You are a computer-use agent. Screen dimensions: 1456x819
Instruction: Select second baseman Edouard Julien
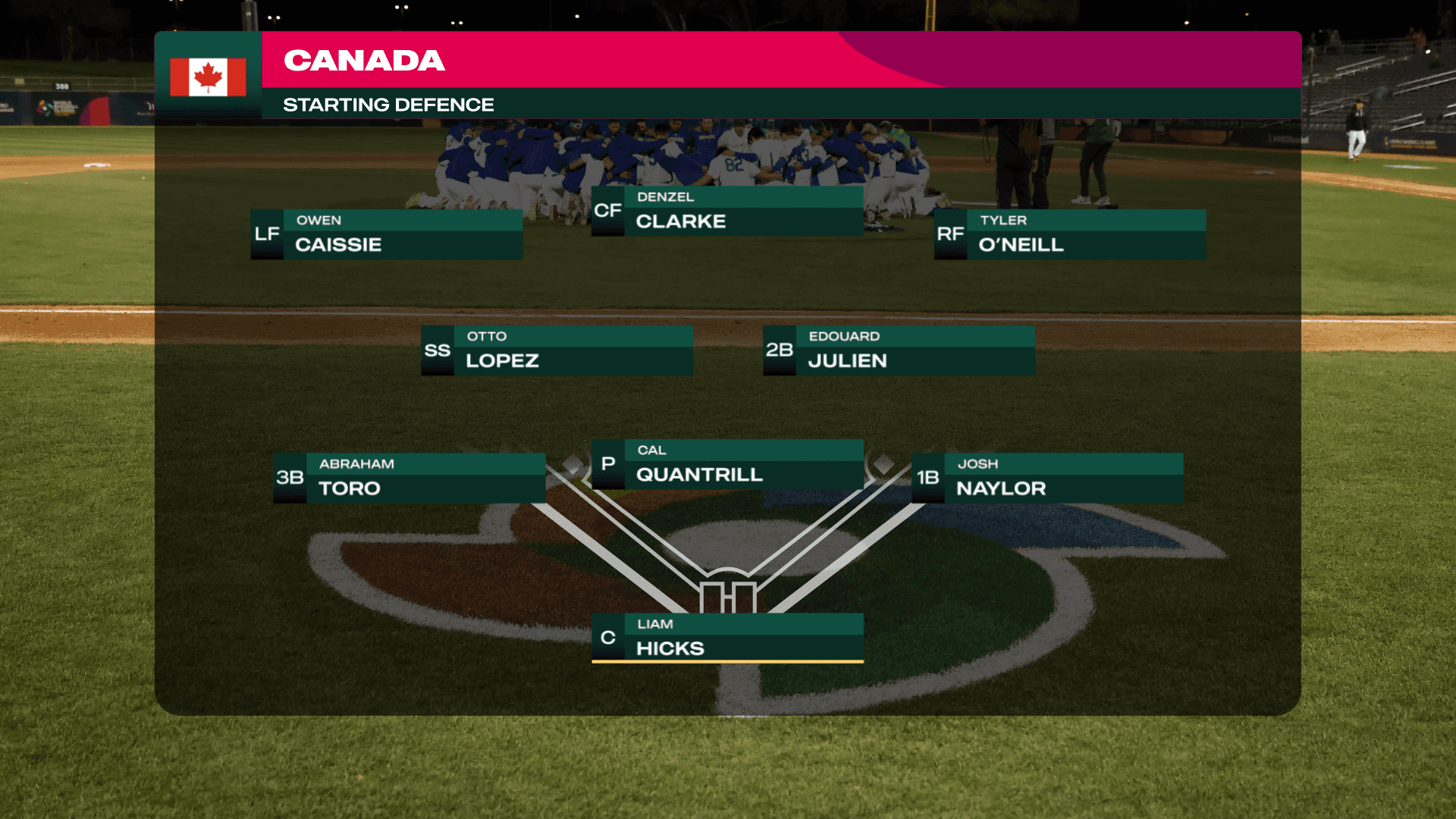pos(899,350)
